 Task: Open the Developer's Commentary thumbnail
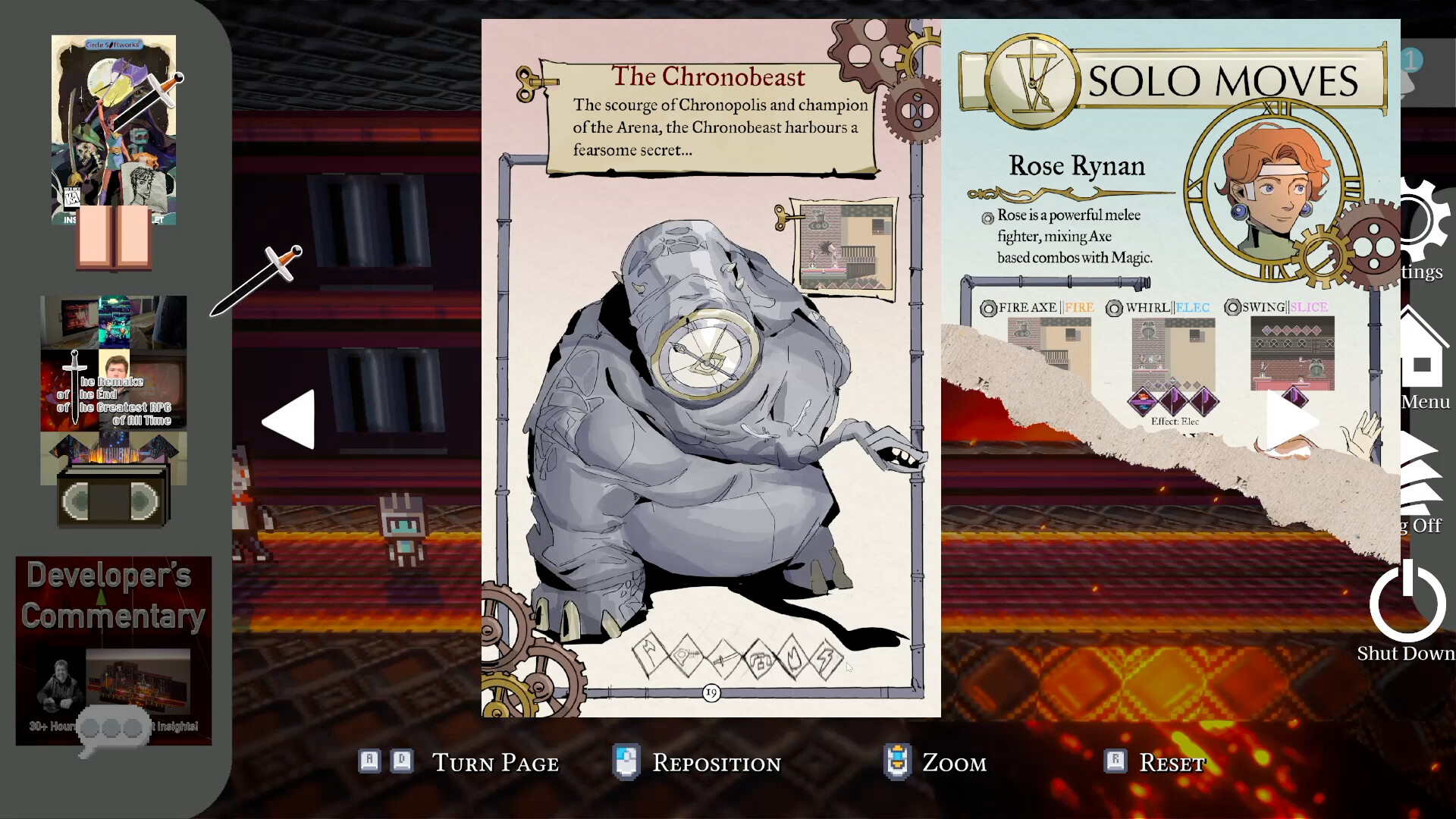pyautogui.click(x=112, y=652)
